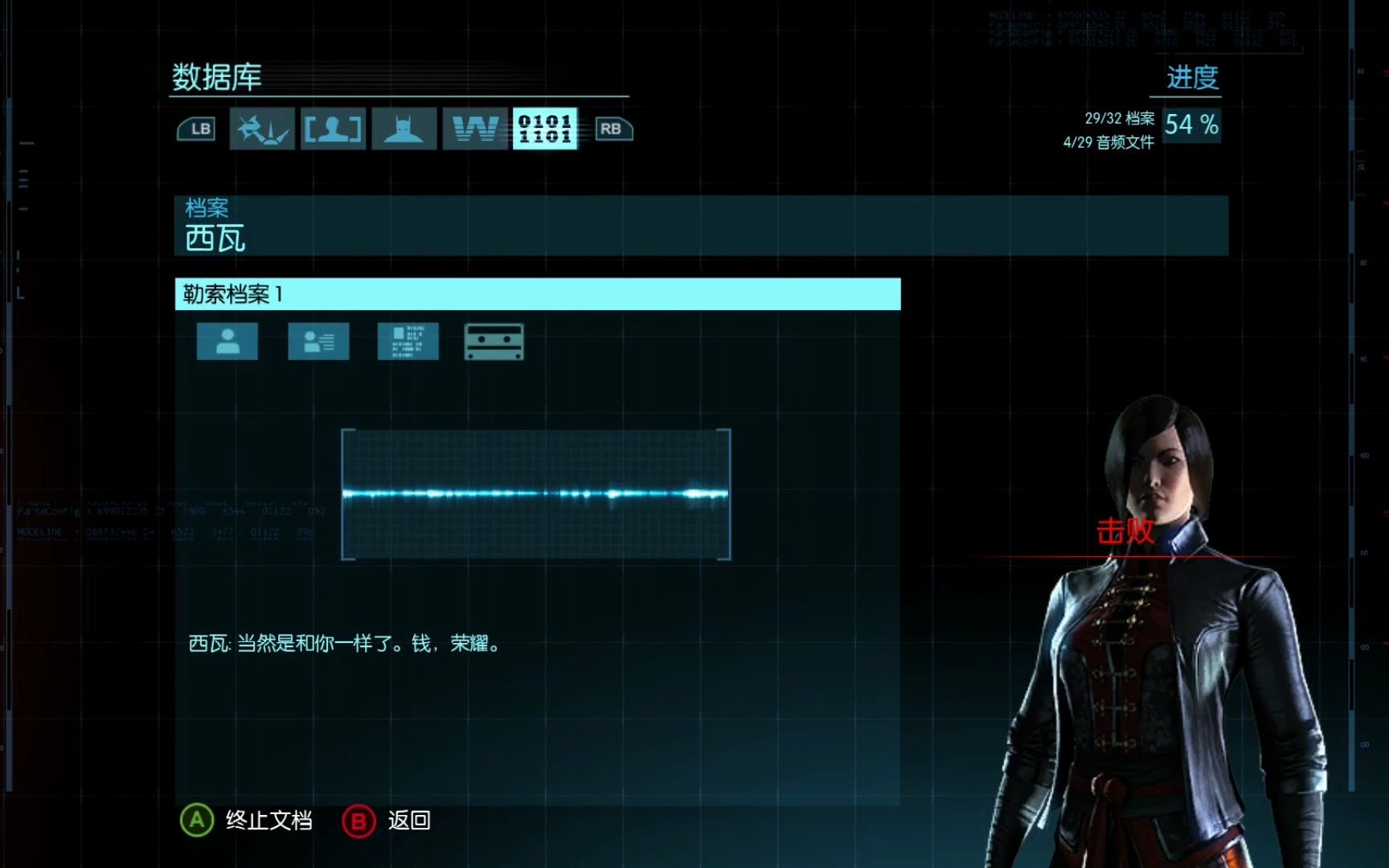Click the 终止文档 stop option
The height and width of the screenshot is (868, 1389).
click(248, 821)
